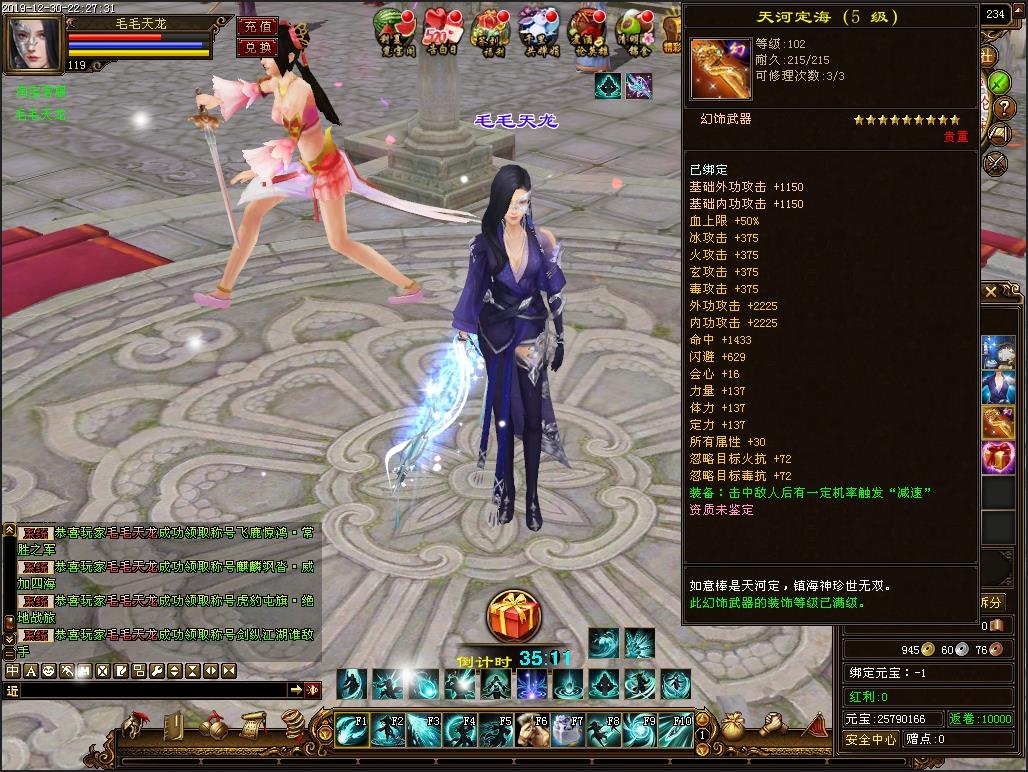Image resolution: width=1028 pixels, height=772 pixels.
Task: Select the heart gift box inventory item
Action: pos(997,456)
